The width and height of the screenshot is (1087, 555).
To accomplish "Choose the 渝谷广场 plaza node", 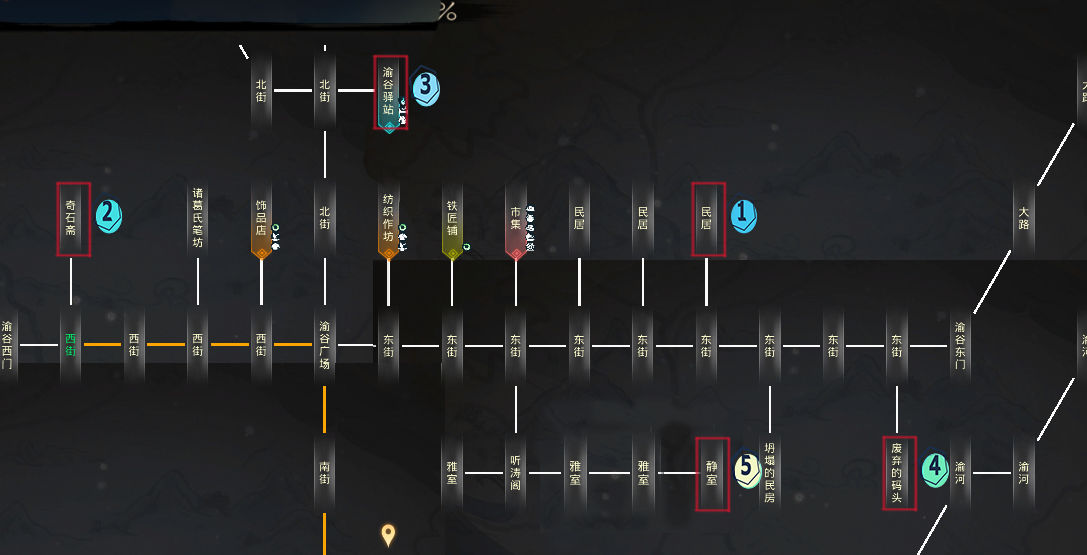I will 325,345.
